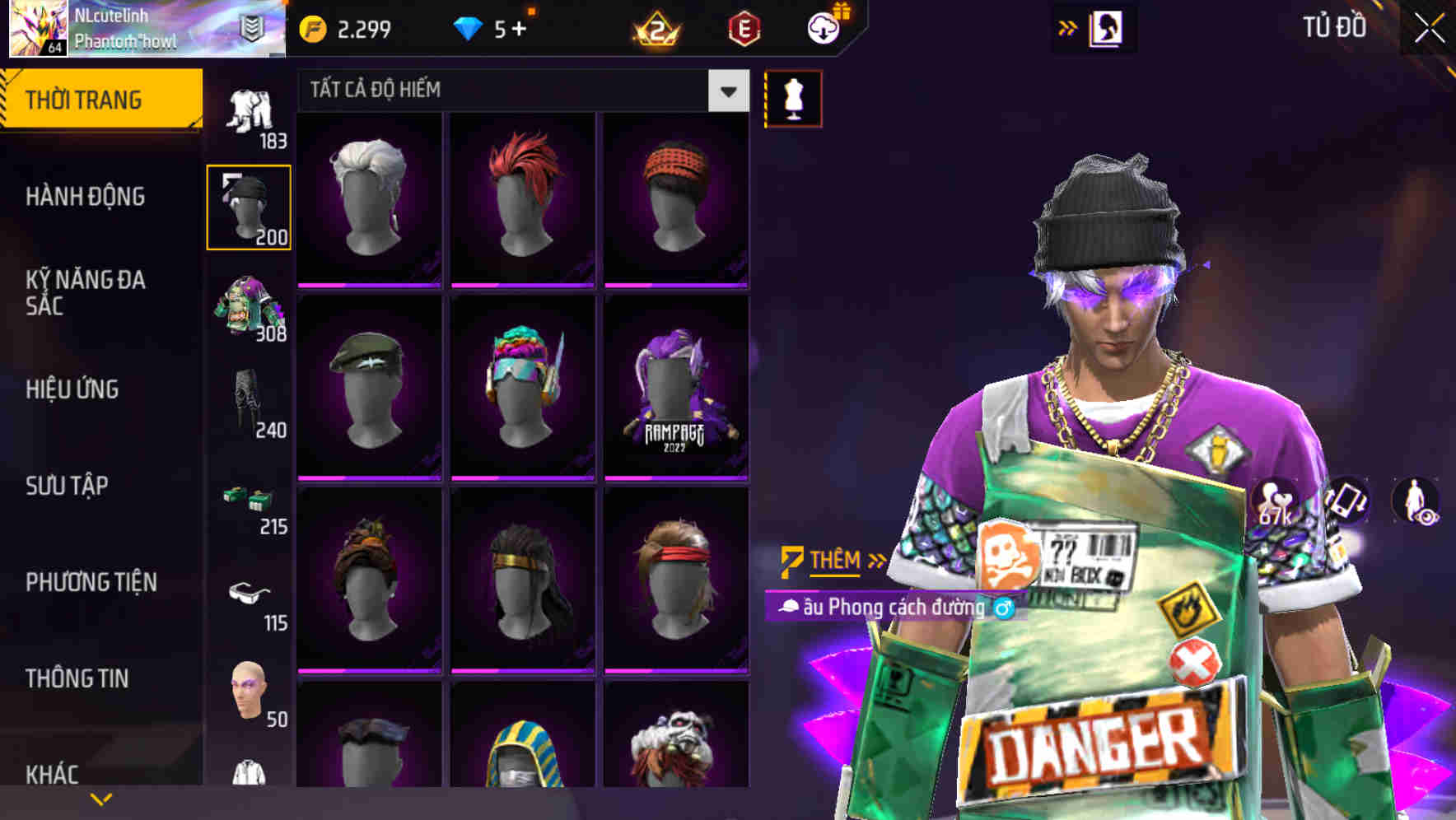The width and height of the screenshot is (1456, 820).
Task: Toggle the mannequin full-outfit preview
Action: (793, 97)
